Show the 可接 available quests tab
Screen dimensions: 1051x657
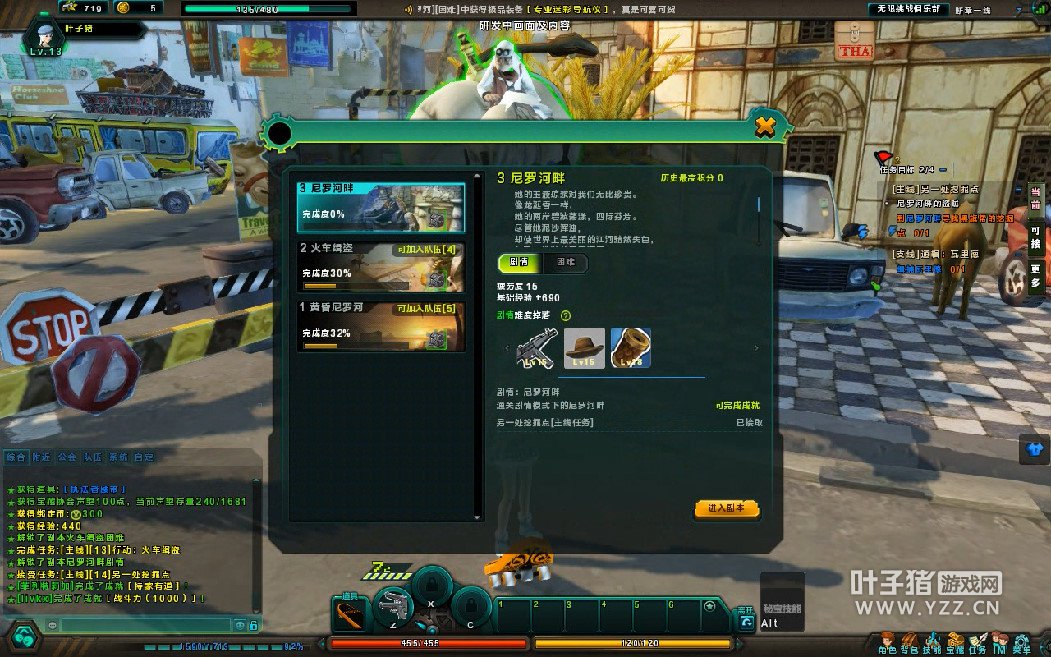[x=1036, y=237]
